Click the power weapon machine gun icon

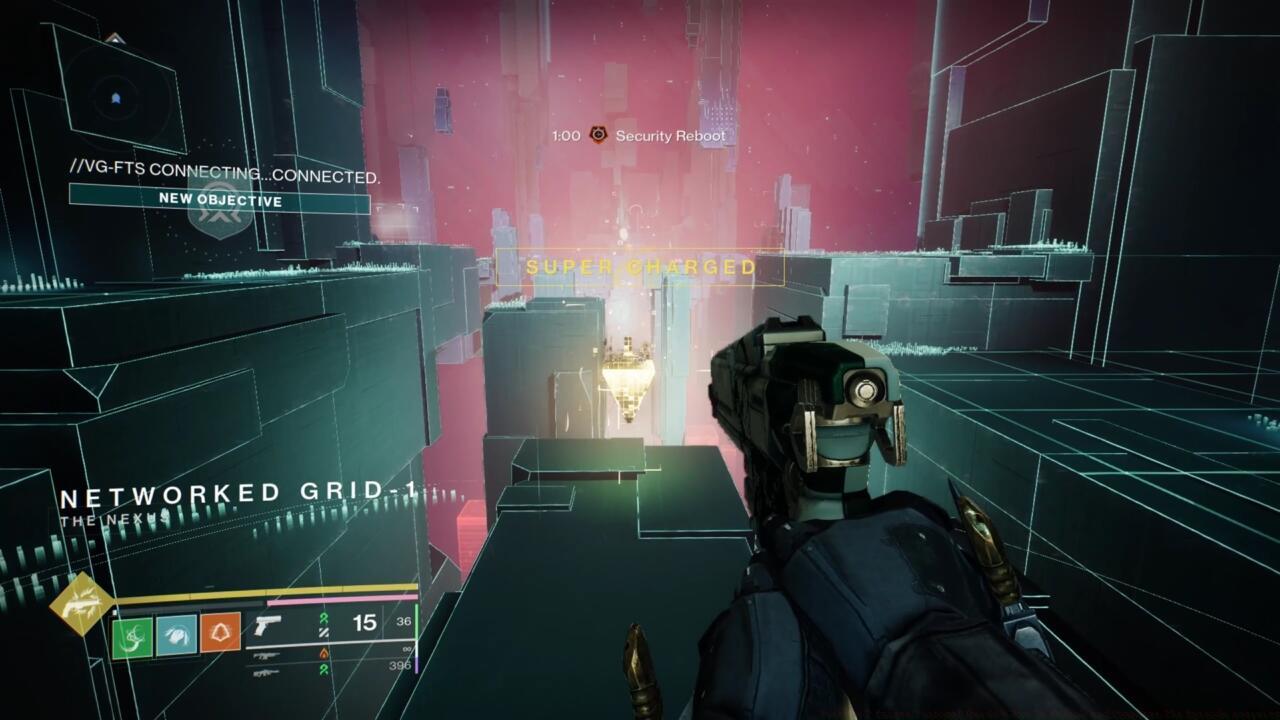pos(266,673)
